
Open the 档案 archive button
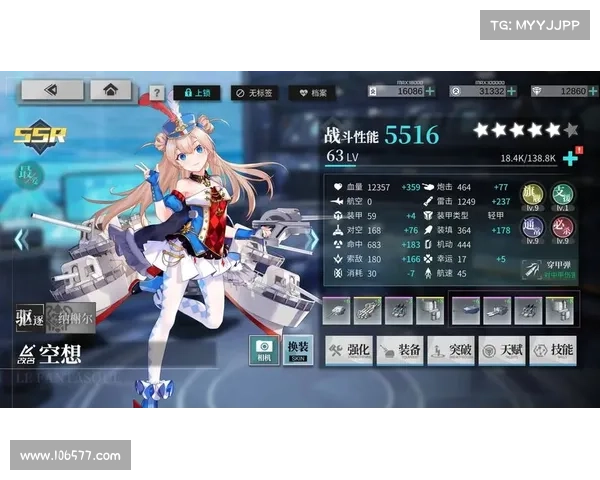click(313, 93)
